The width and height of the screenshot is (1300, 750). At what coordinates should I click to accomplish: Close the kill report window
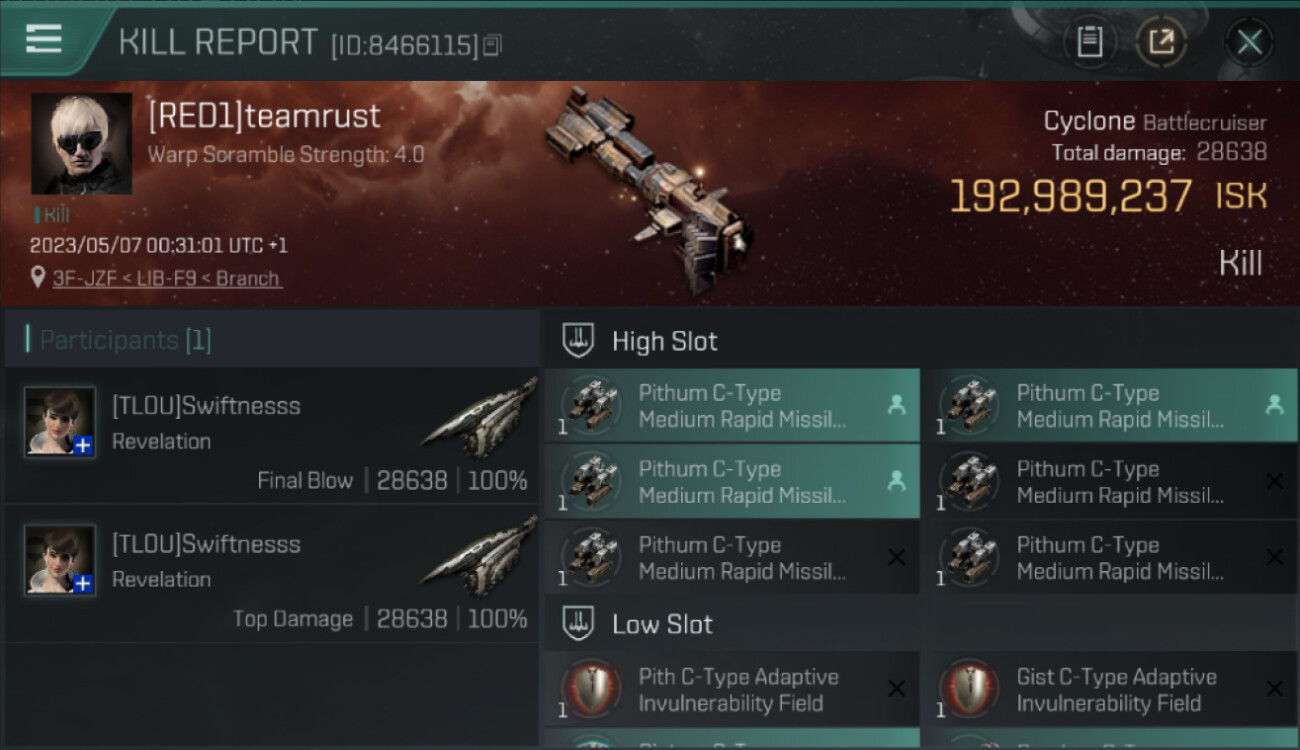[1249, 42]
